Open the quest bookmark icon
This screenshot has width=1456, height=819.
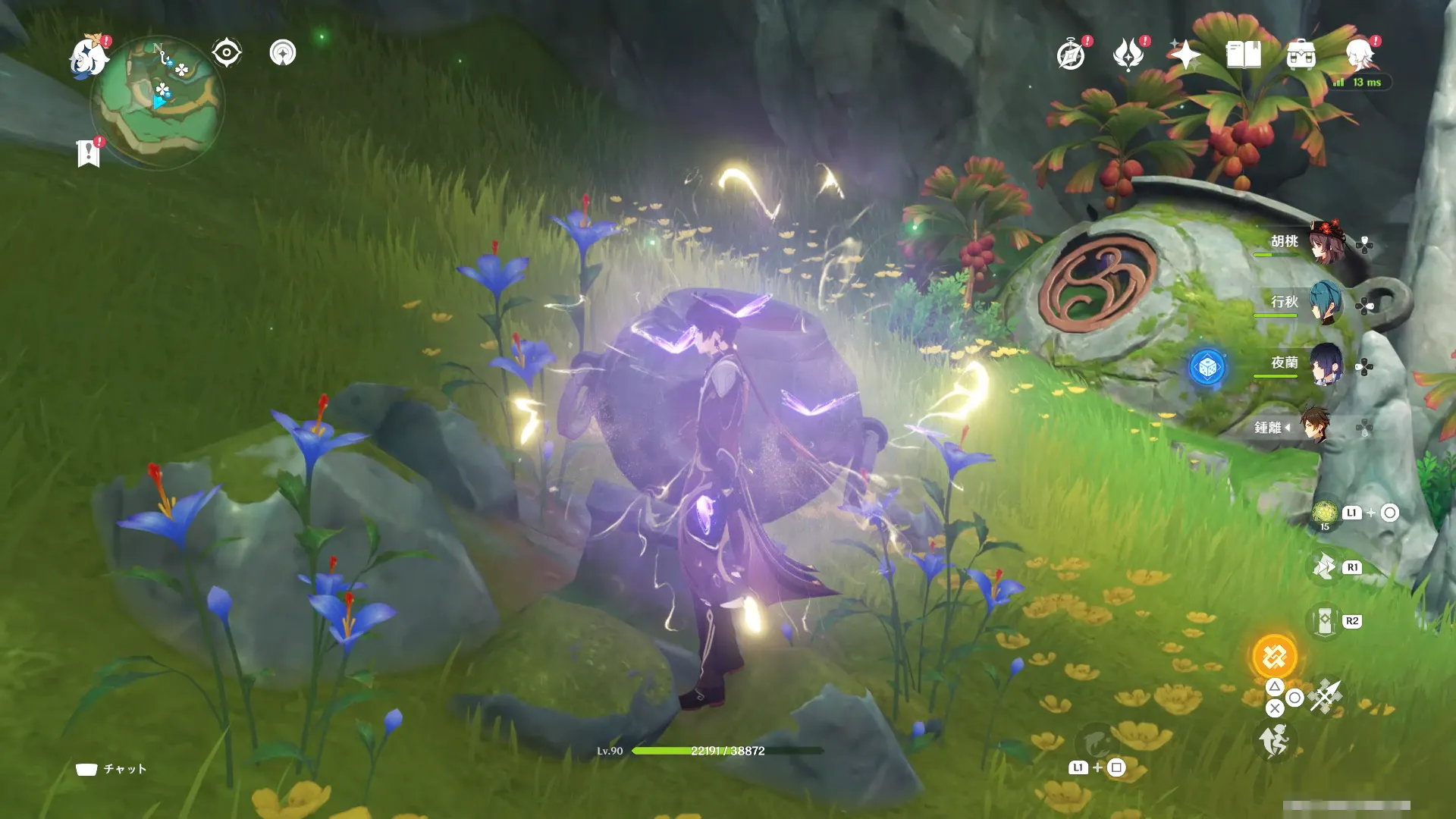[88, 153]
